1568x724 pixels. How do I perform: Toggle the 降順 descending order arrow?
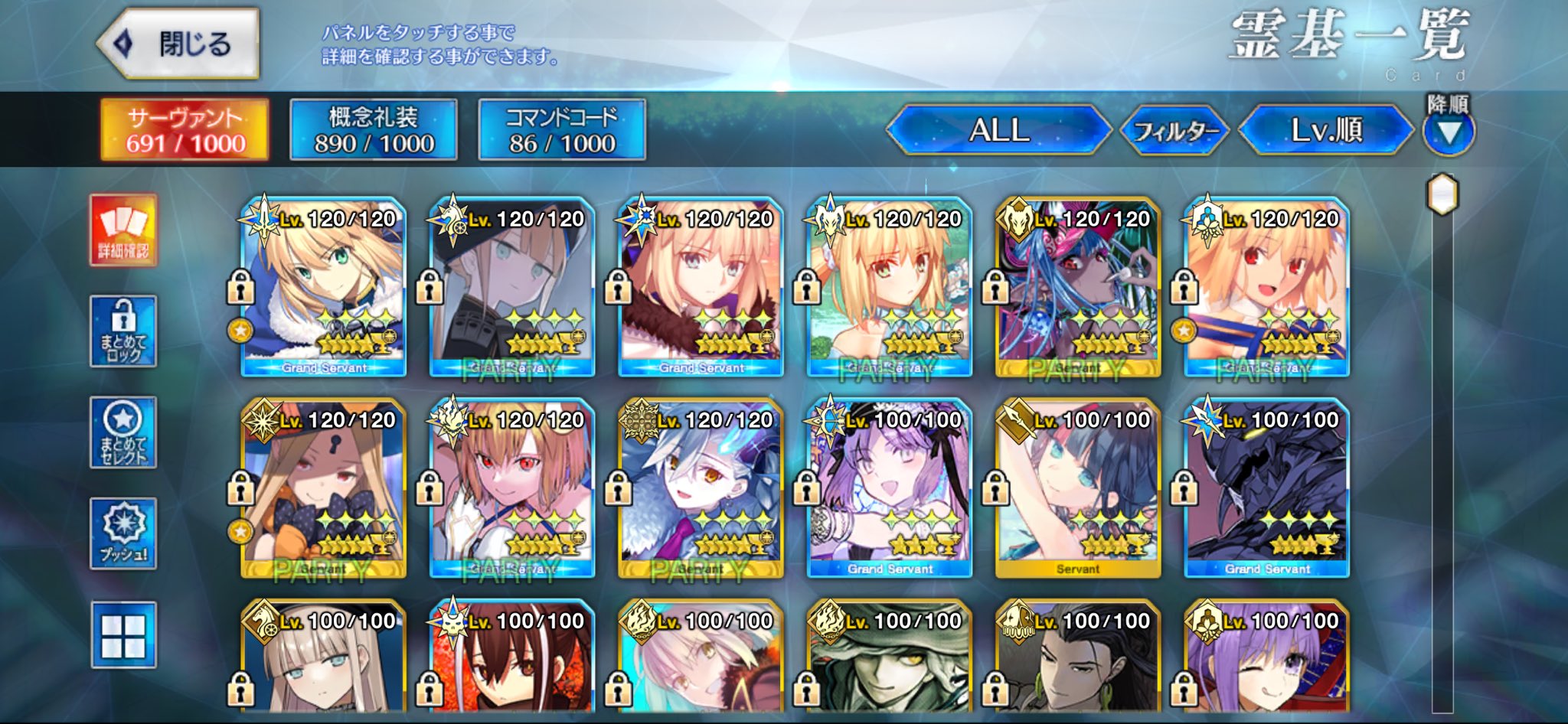pos(1448,132)
